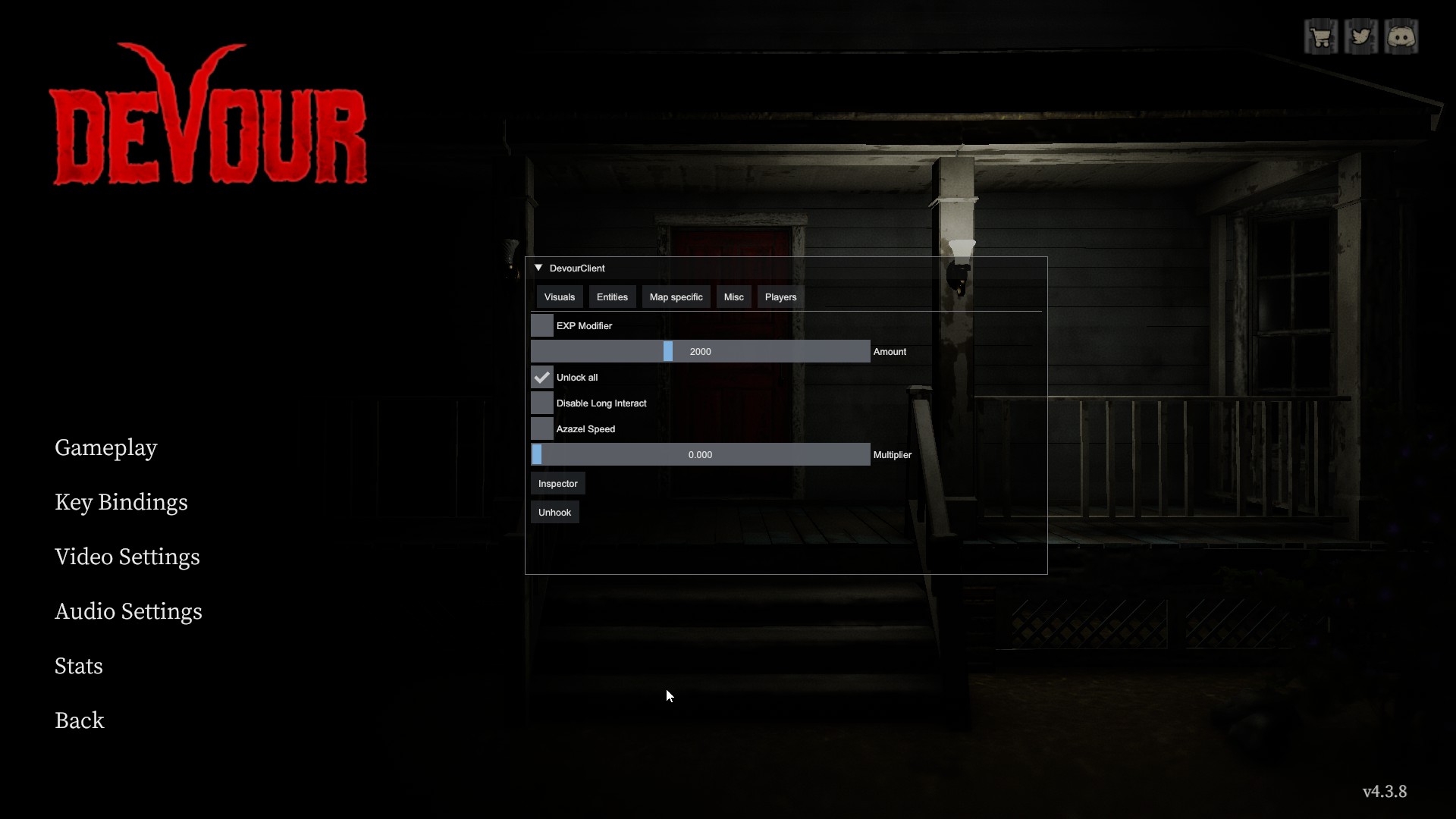The image size is (1456, 819).
Task: Open Key Bindings settings
Action: 121,502
